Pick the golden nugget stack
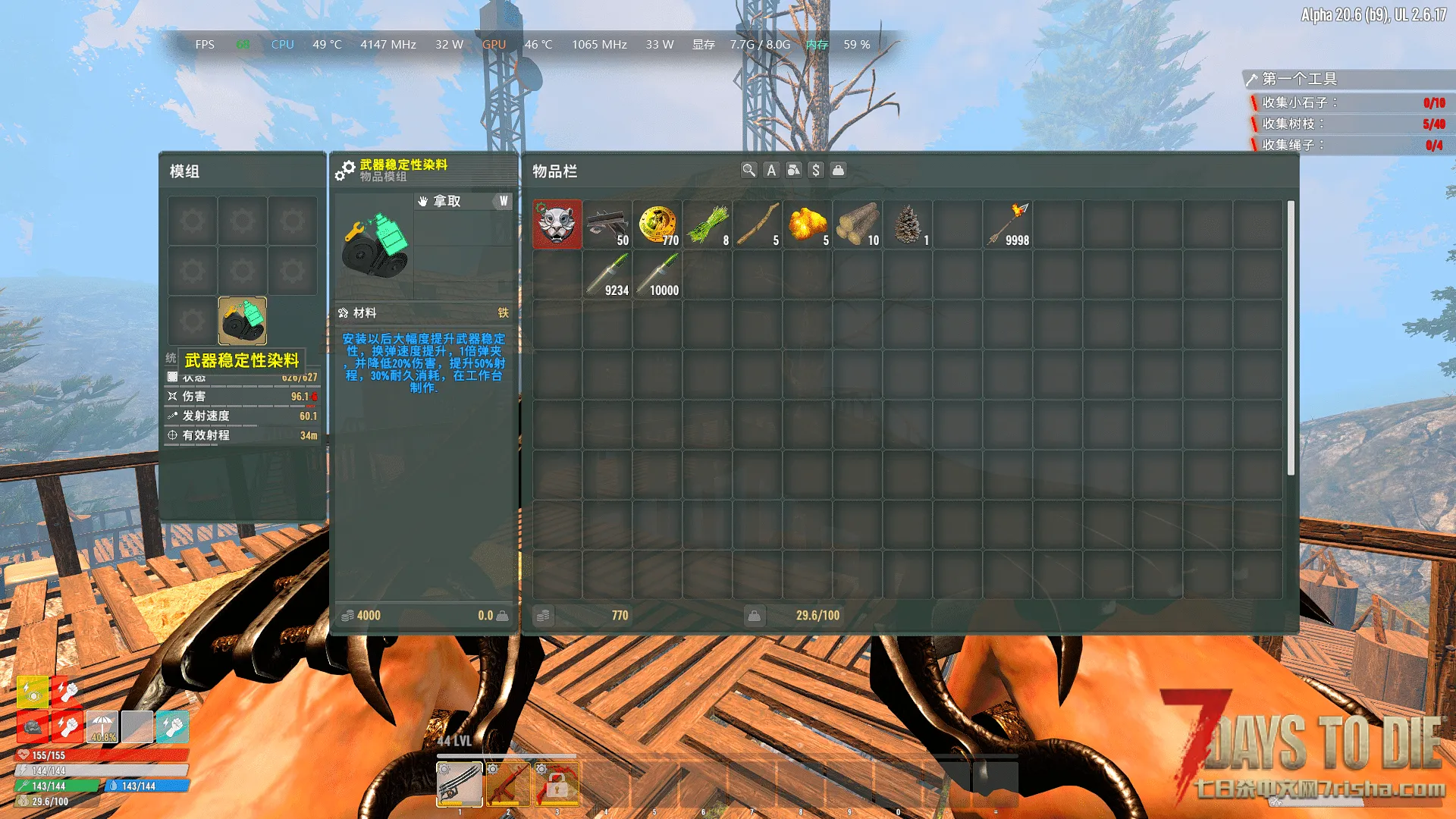Screen dimensions: 1456x819 tap(808, 224)
